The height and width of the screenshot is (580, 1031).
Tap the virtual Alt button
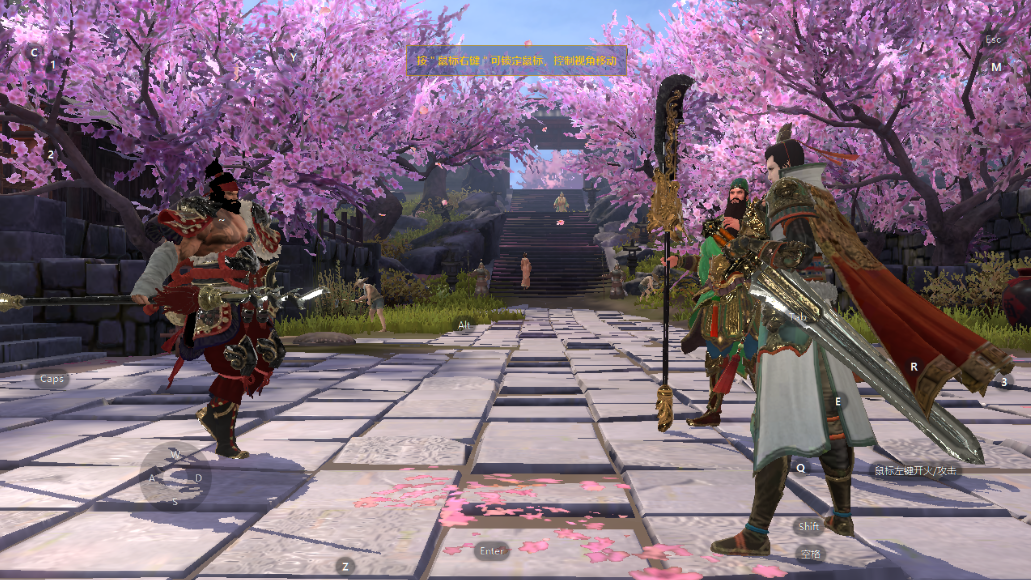(x=463, y=326)
